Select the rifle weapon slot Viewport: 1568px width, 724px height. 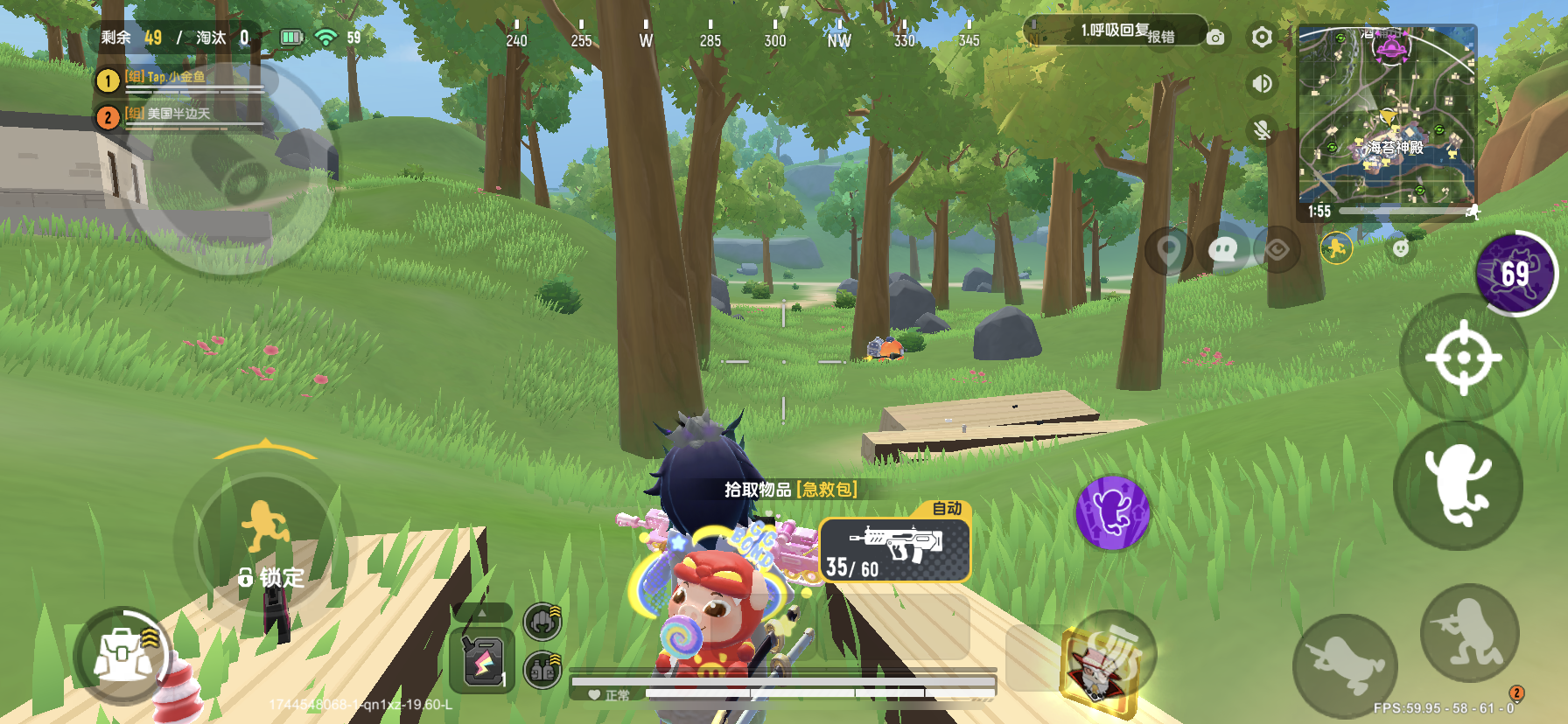coord(895,550)
